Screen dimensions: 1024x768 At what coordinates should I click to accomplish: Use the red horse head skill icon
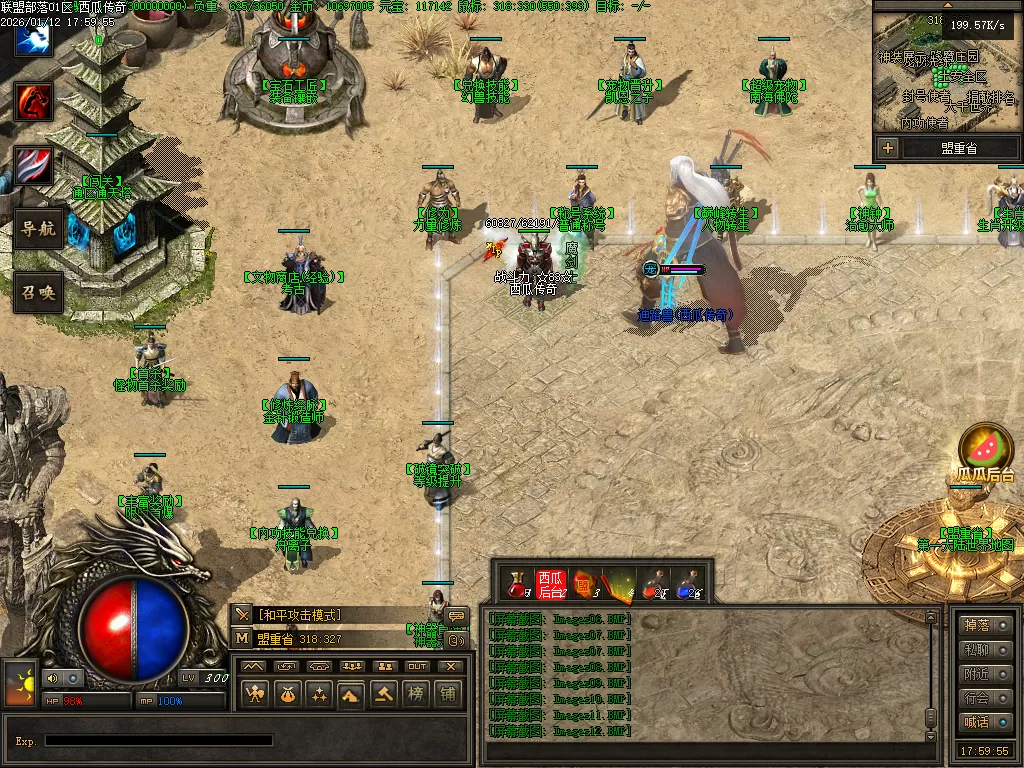tap(34, 101)
